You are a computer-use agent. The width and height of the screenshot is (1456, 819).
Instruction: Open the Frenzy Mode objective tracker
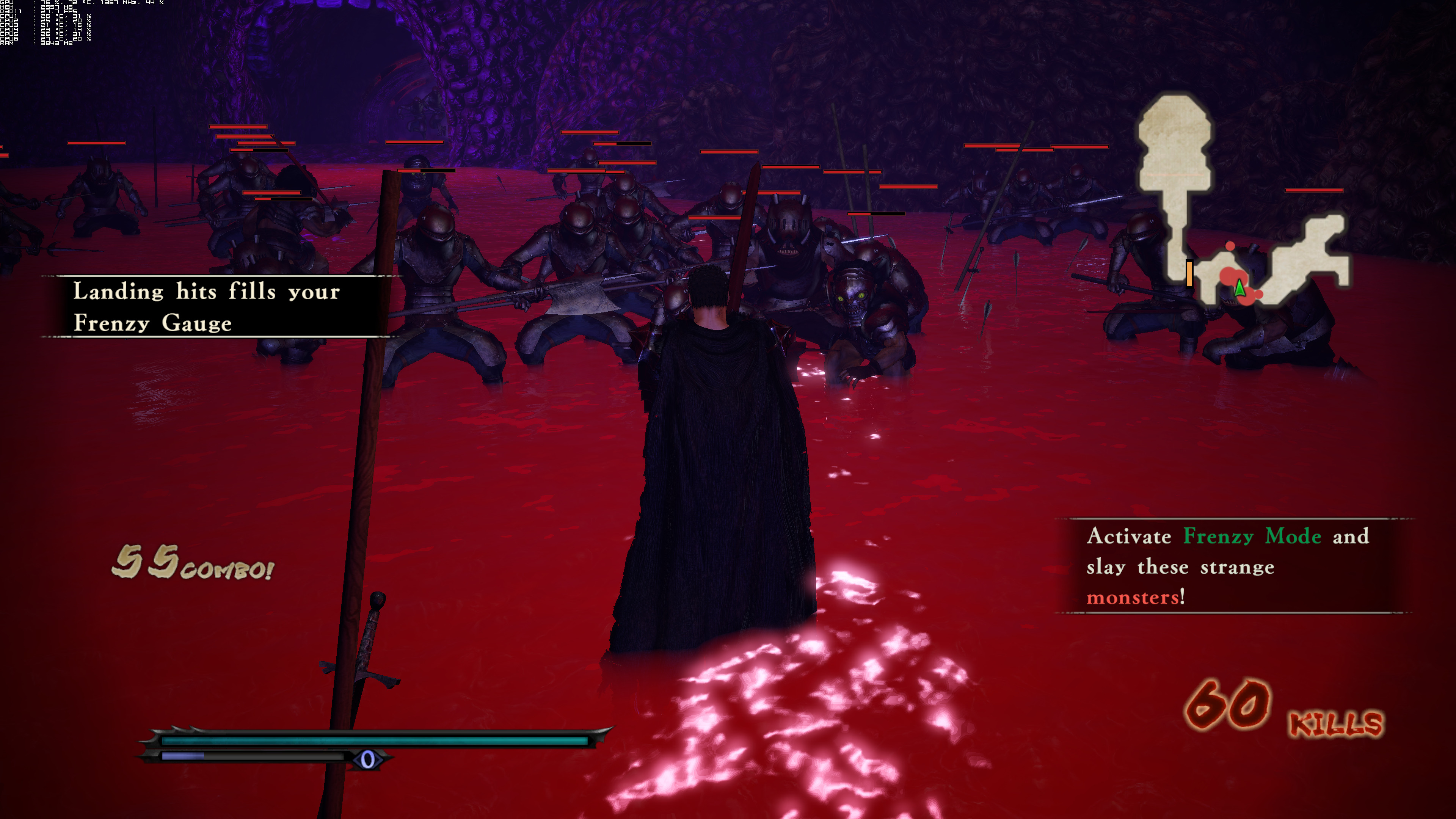[1232, 566]
